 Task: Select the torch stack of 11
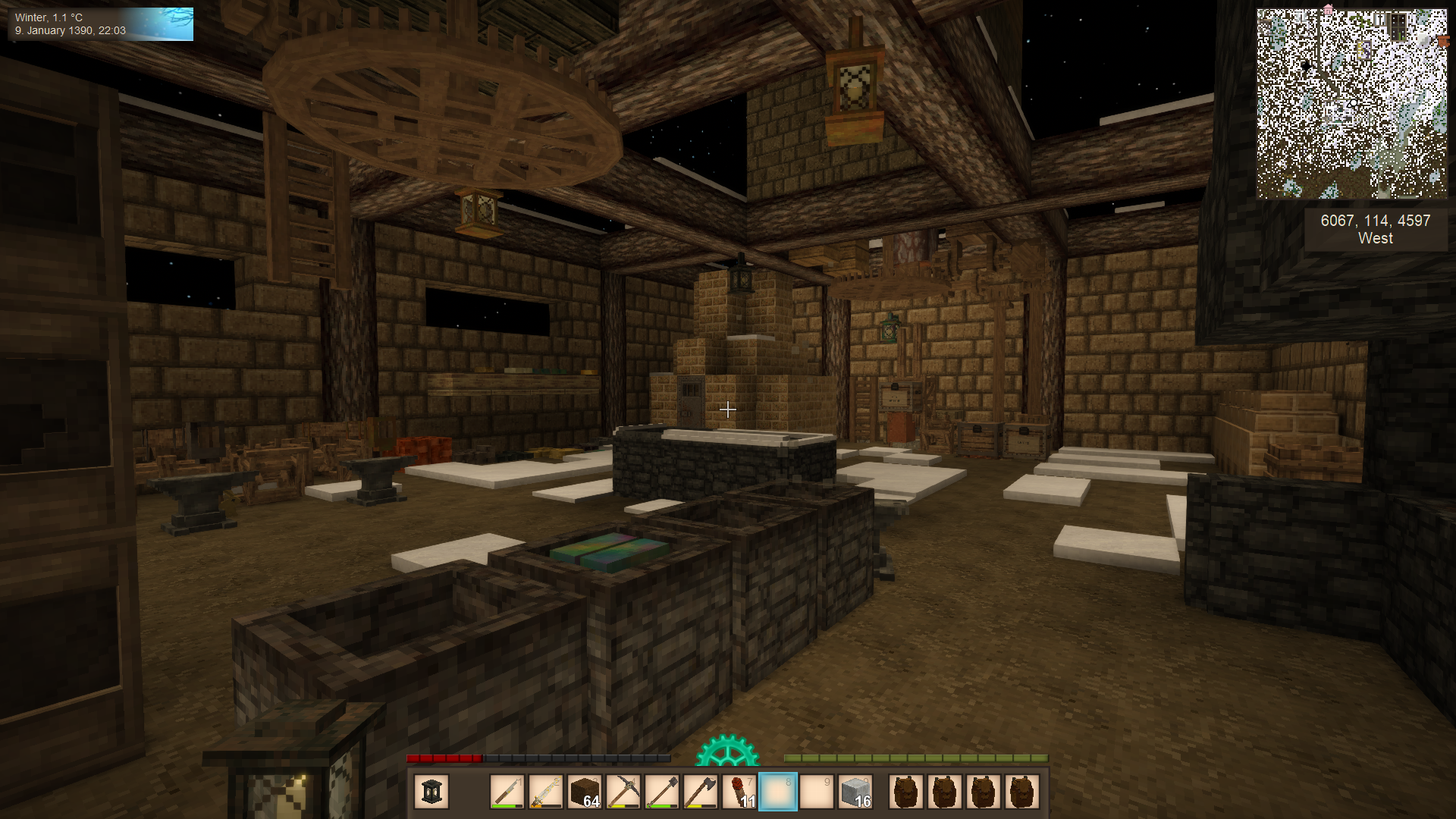[x=739, y=792]
